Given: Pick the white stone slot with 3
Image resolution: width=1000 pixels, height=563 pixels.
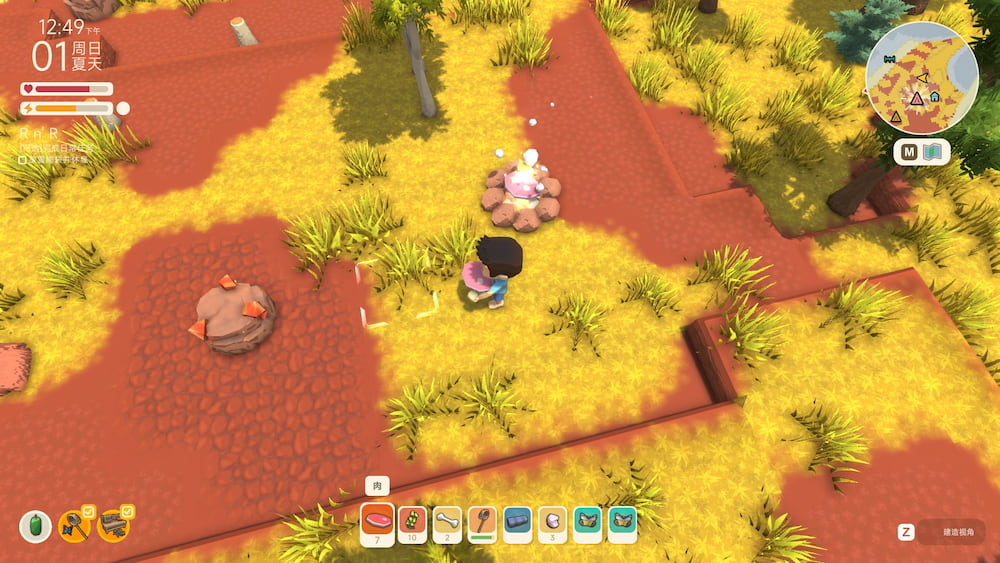Looking at the screenshot, I should click(x=552, y=523).
